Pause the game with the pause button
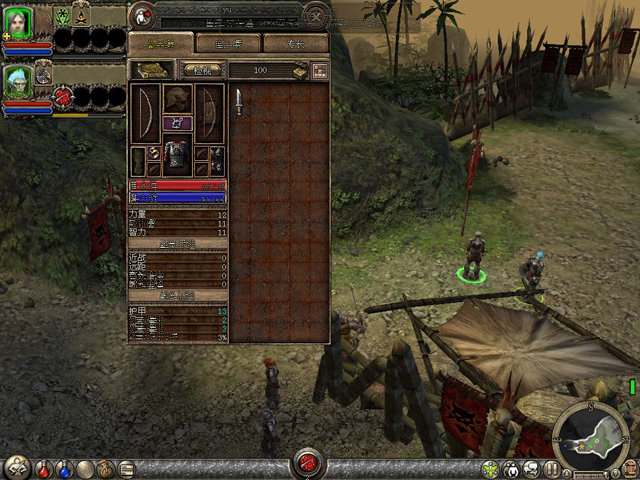Image resolution: width=640 pixels, height=480 pixels. tap(552, 468)
